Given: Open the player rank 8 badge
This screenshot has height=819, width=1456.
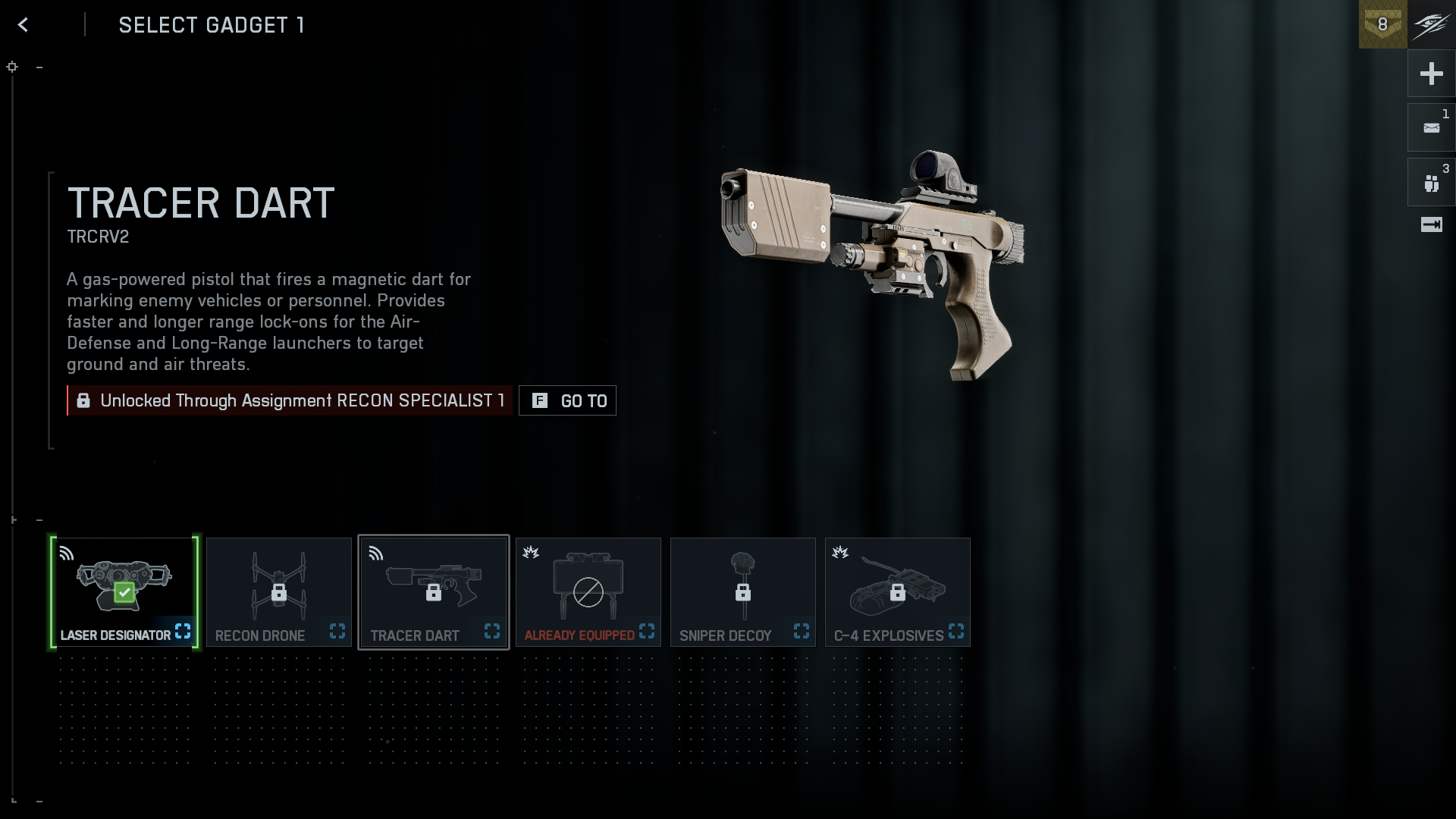Looking at the screenshot, I should pos(1382,24).
